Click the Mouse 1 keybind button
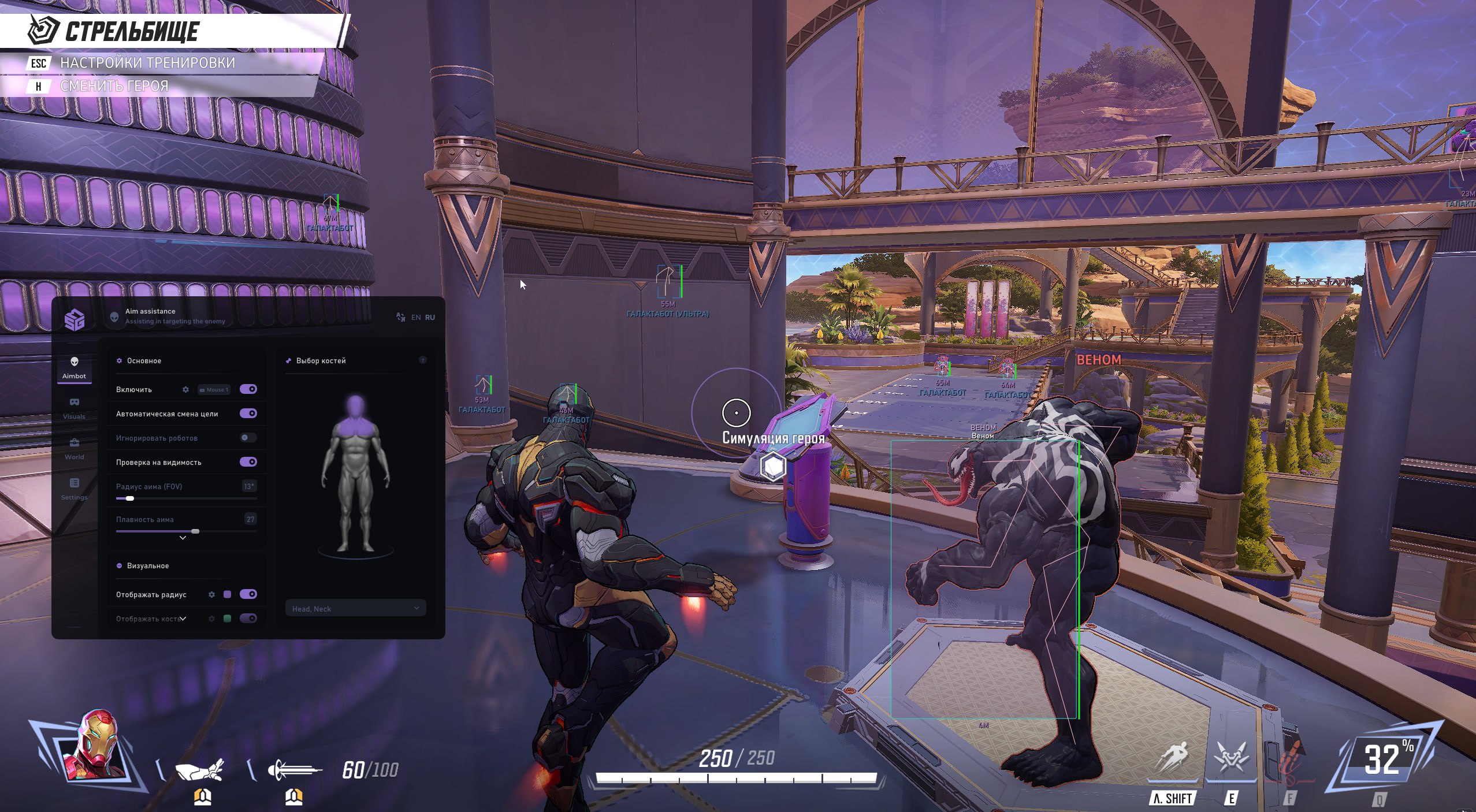This screenshot has width=1476, height=812. (214, 389)
